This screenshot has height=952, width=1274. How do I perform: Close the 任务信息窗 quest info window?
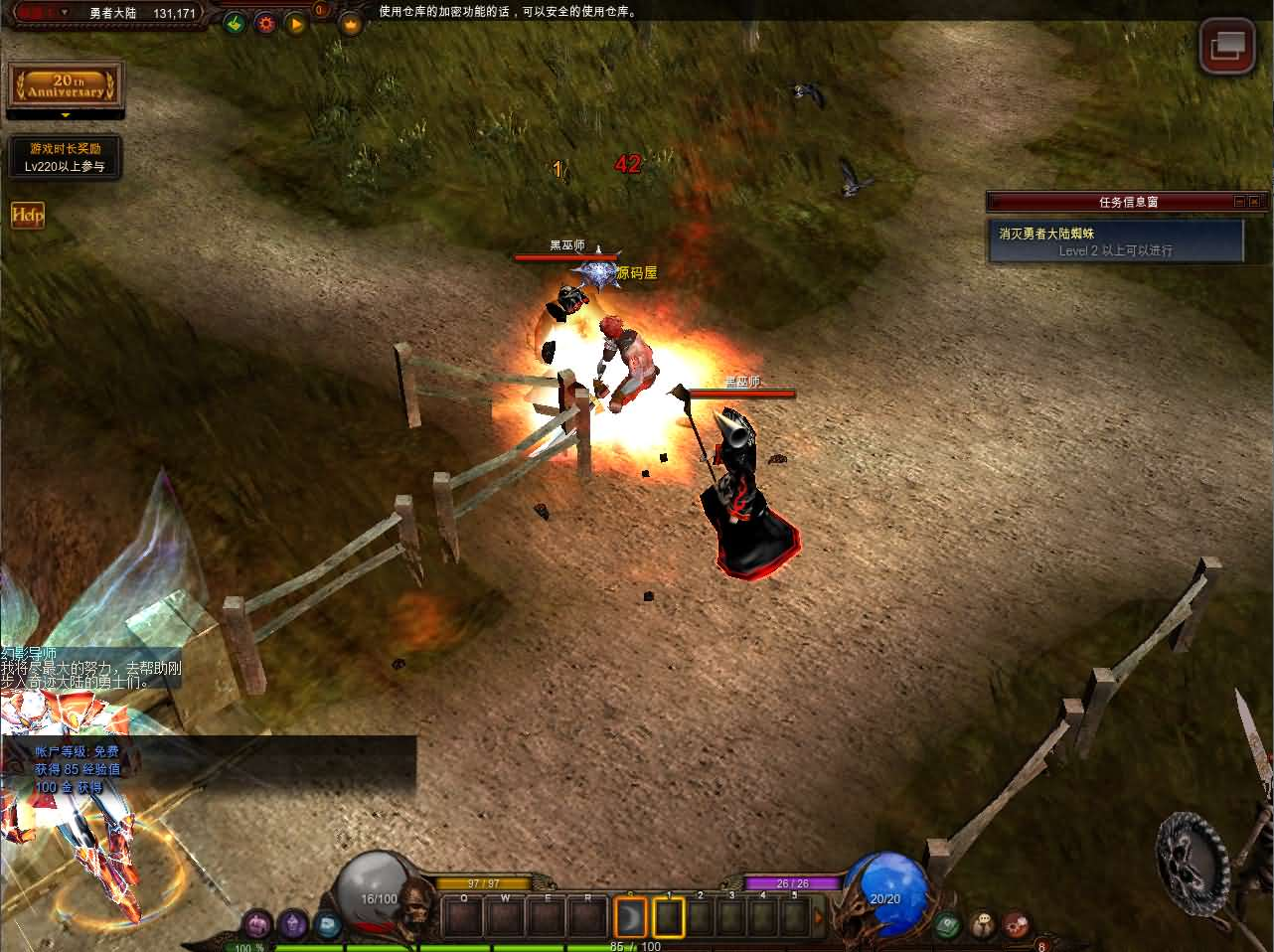click(1253, 202)
